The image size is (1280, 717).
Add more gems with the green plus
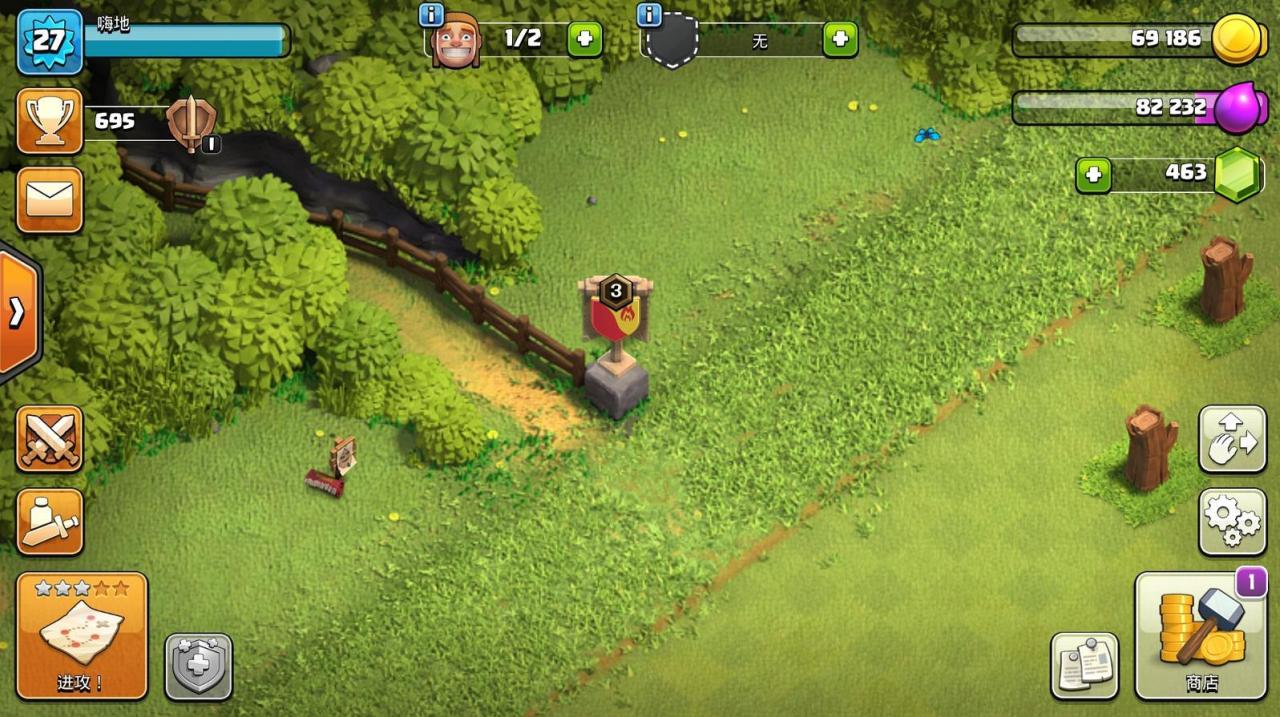(1093, 175)
